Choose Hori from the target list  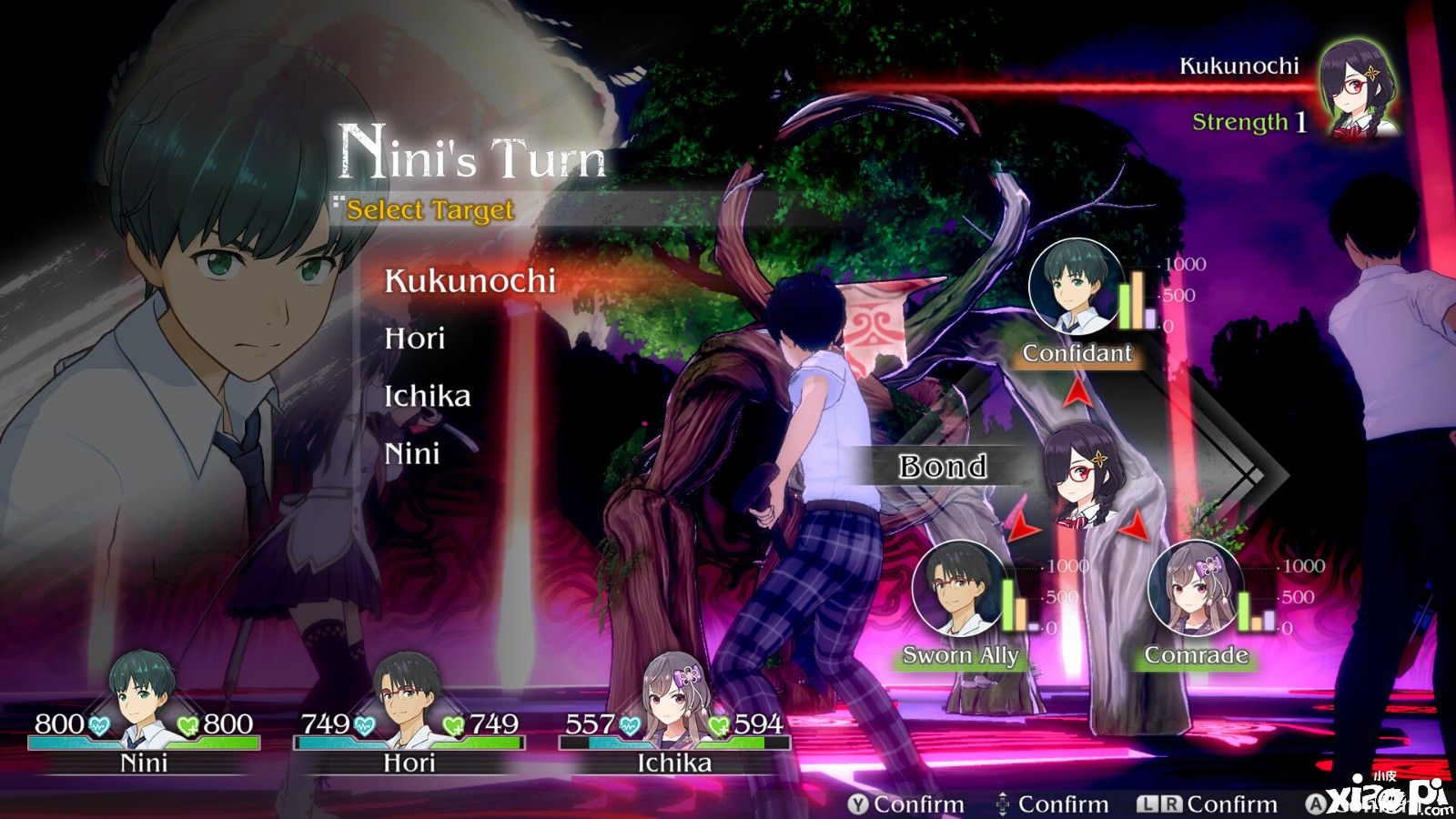point(415,339)
